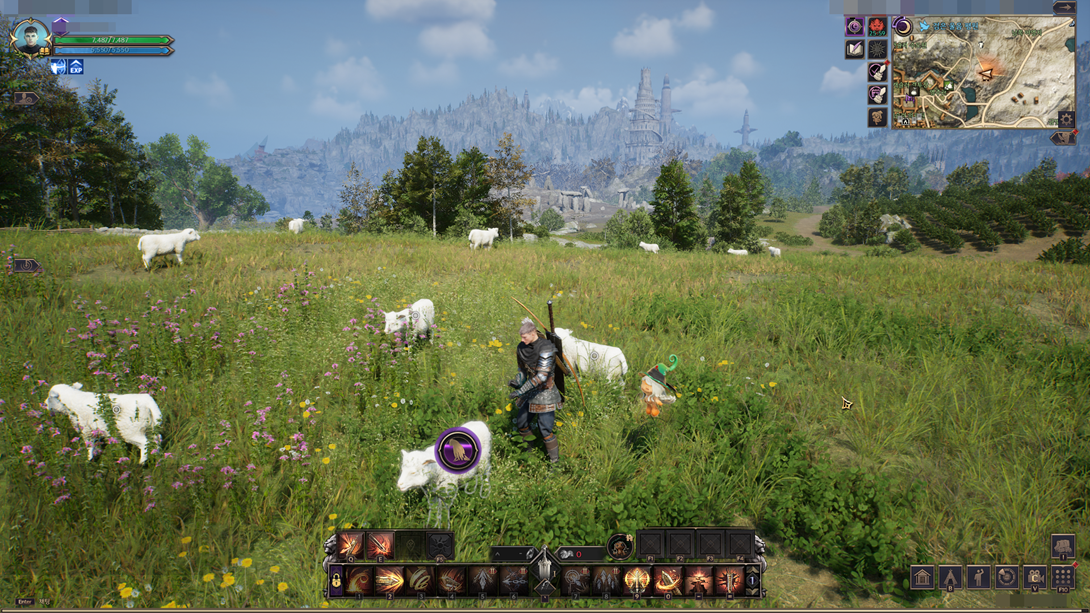Open the waving figure emote button
The width and height of the screenshot is (1090, 613).
coord(978,577)
